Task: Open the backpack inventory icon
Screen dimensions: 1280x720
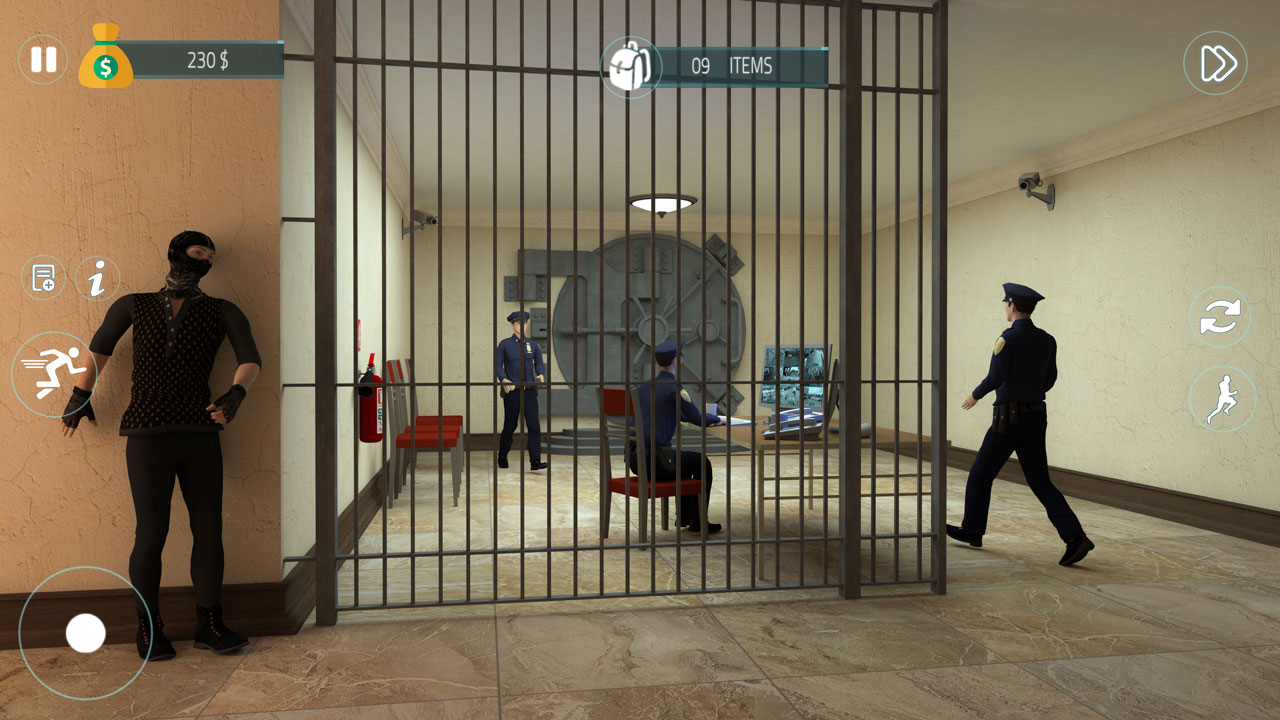Action: (630, 64)
